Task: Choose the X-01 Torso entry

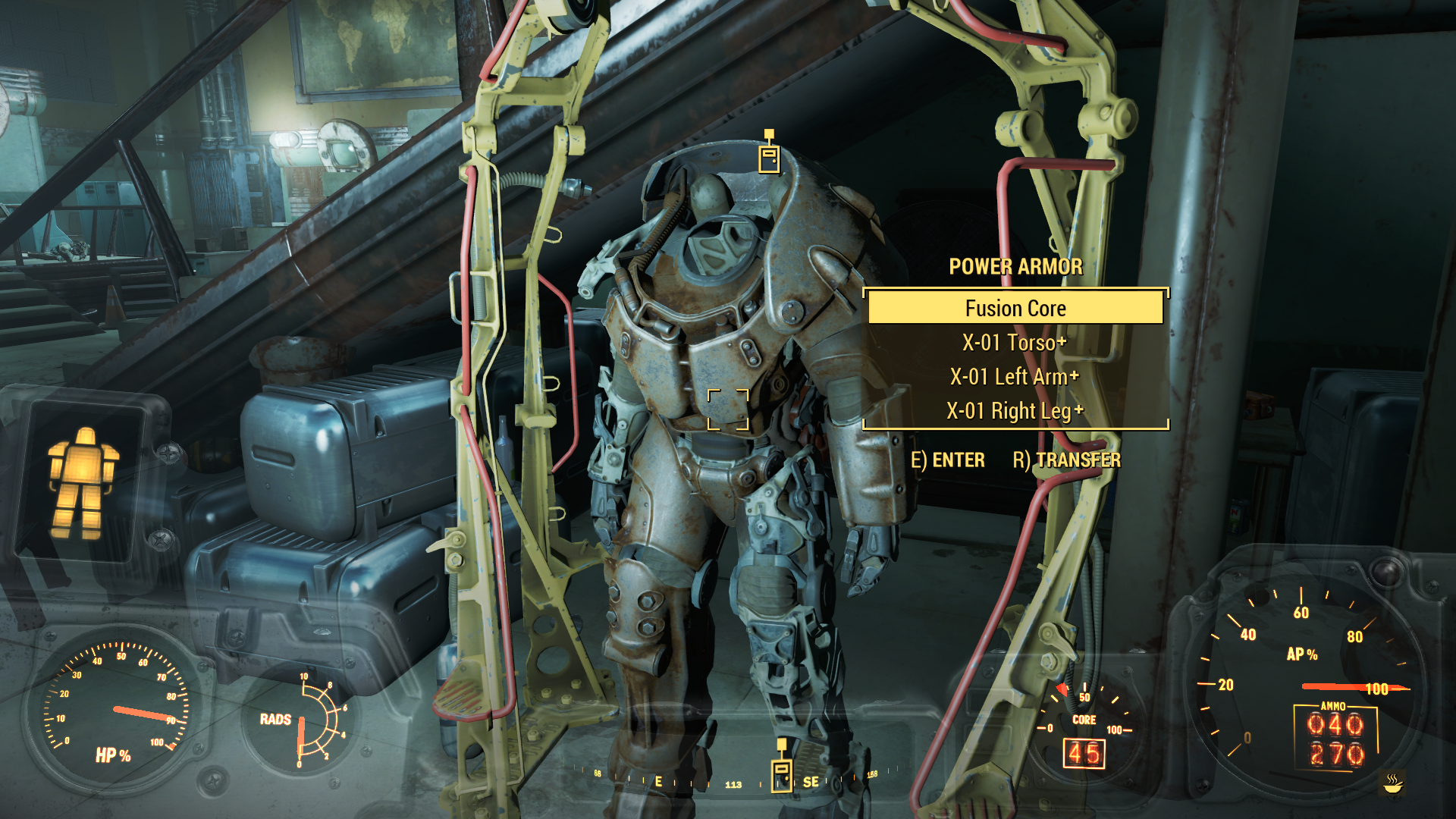Action: point(1015,343)
